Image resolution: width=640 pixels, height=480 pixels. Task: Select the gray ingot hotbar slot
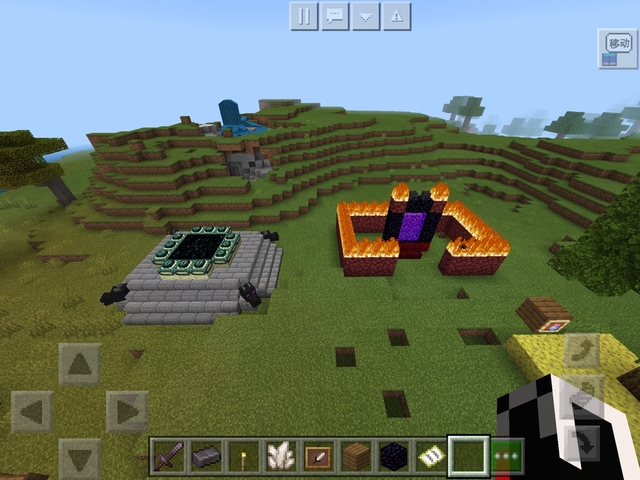205,457
